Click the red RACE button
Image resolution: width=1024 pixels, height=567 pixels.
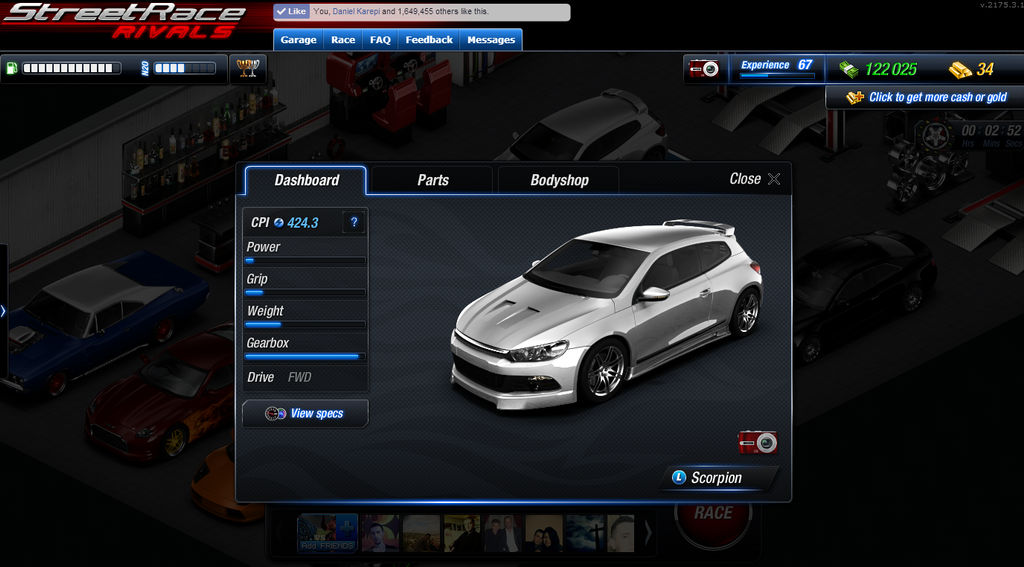coord(713,515)
